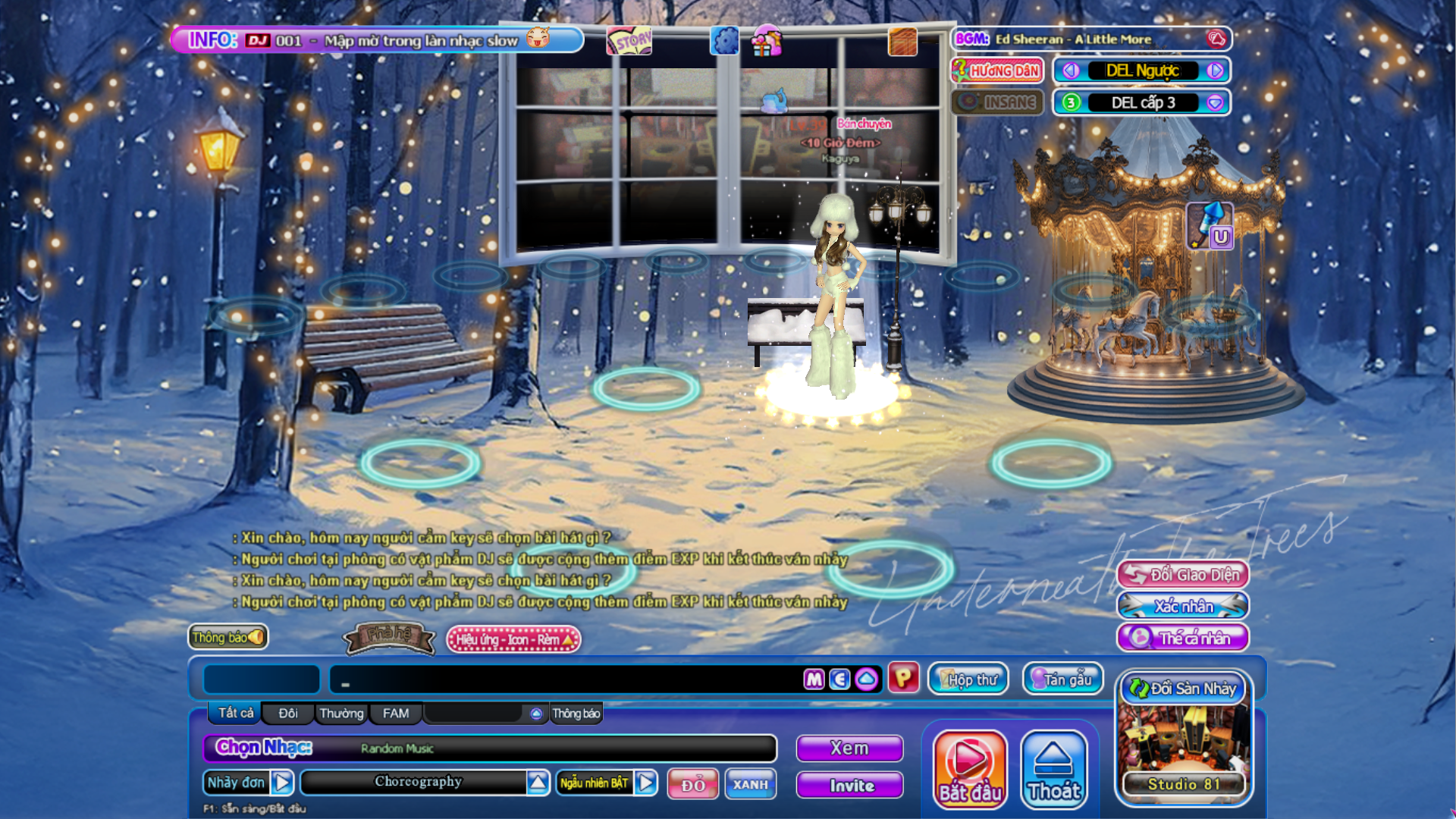Open the HƯỚNG DẪN guide
Image resolution: width=1456 pixels, height=819 pixels.
997,71
